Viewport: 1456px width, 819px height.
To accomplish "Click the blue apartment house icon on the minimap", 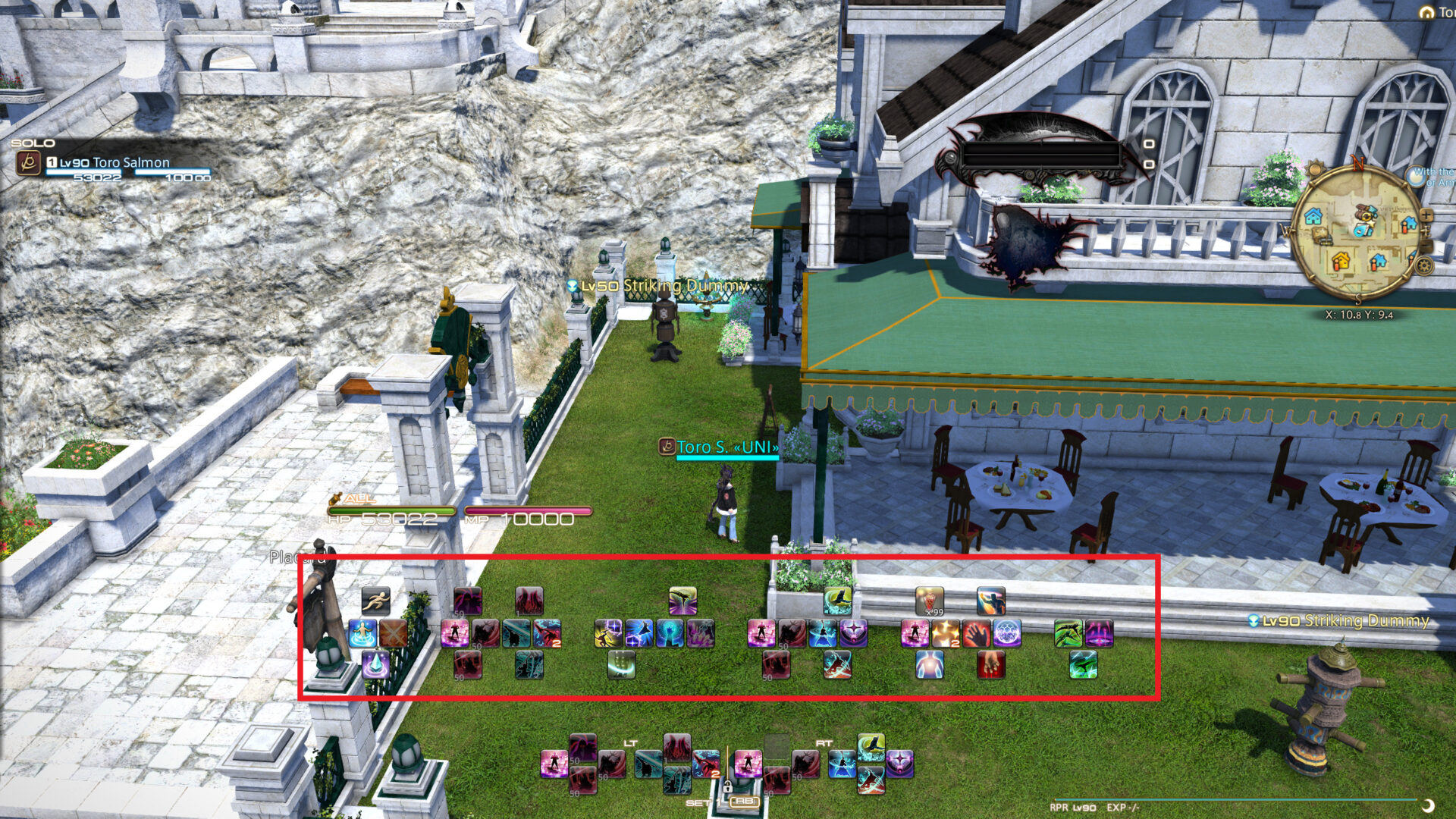I will [x=1312, y=216].
